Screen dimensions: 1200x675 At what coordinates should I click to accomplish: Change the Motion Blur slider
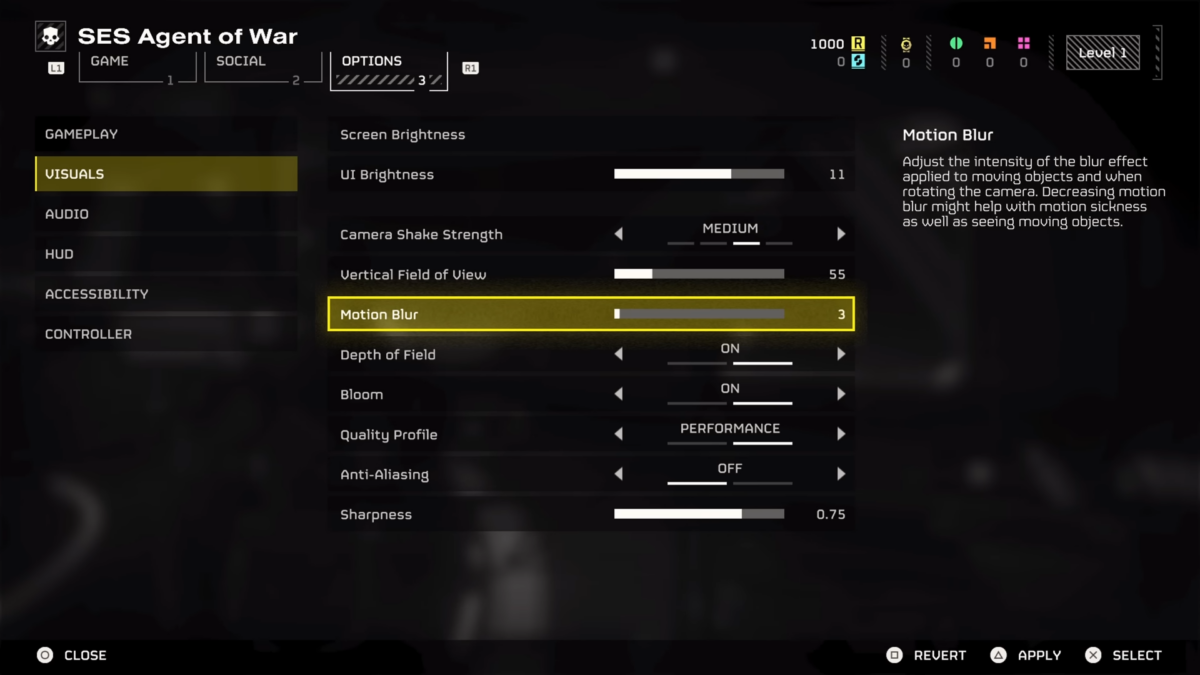pos(699,314)
